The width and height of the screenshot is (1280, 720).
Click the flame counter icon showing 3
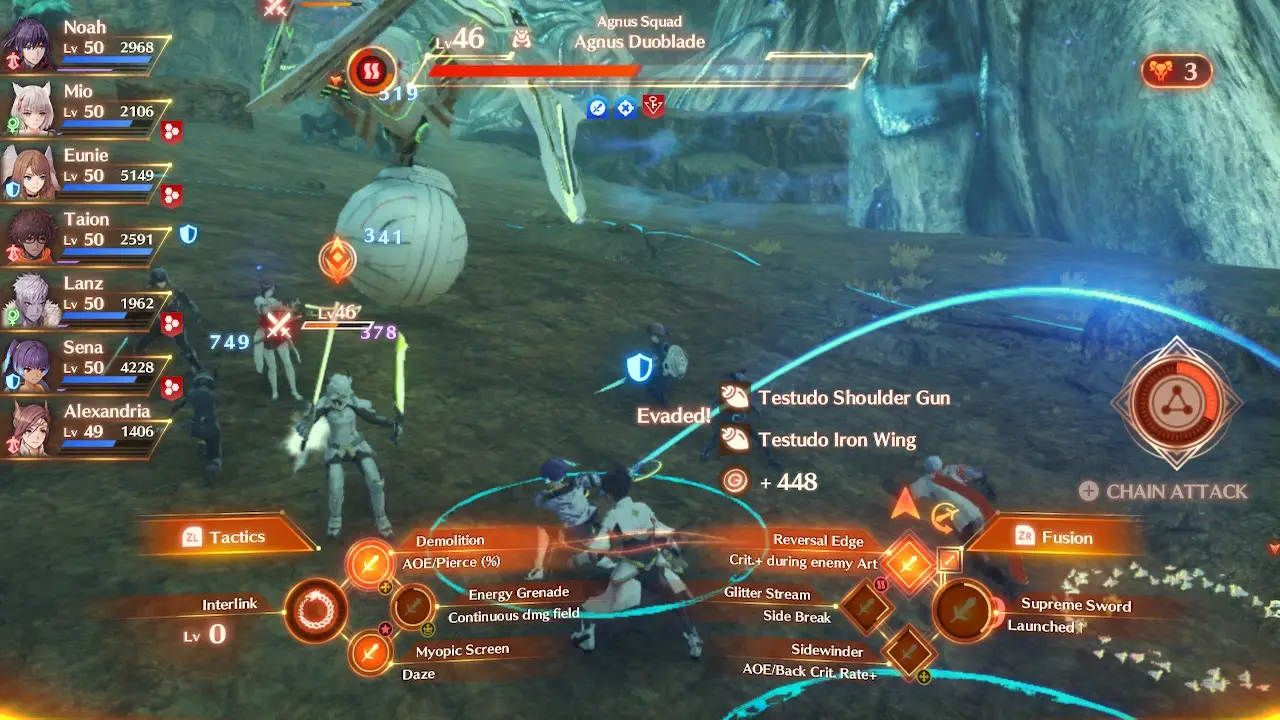tap(1162, 71)
